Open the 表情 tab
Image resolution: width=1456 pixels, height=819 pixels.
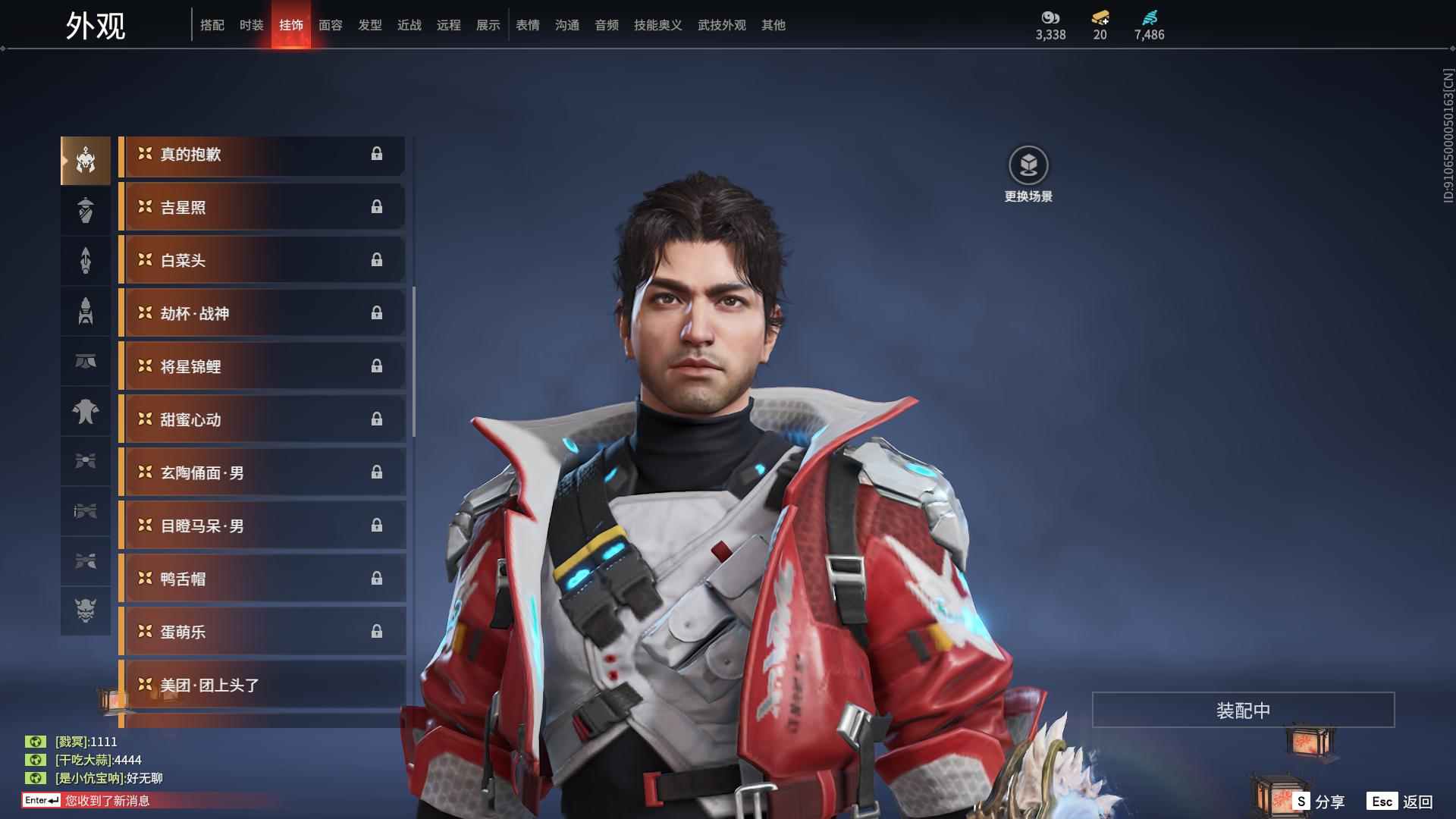click(527, 25)
